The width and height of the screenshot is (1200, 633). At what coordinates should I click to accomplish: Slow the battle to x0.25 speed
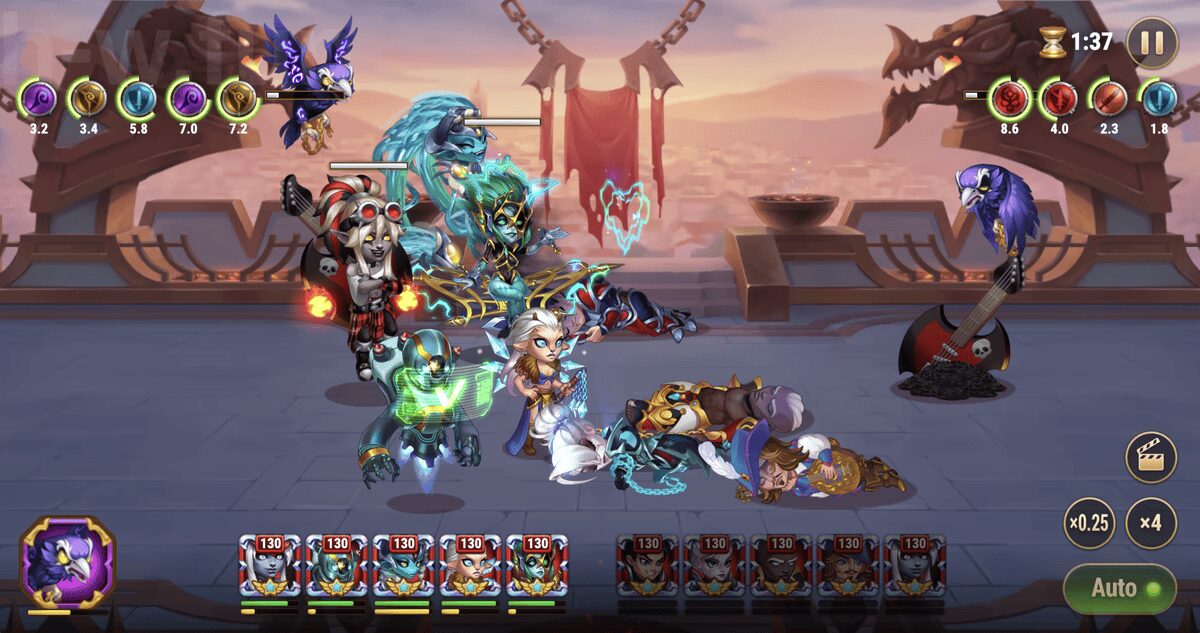[1089, 523]
